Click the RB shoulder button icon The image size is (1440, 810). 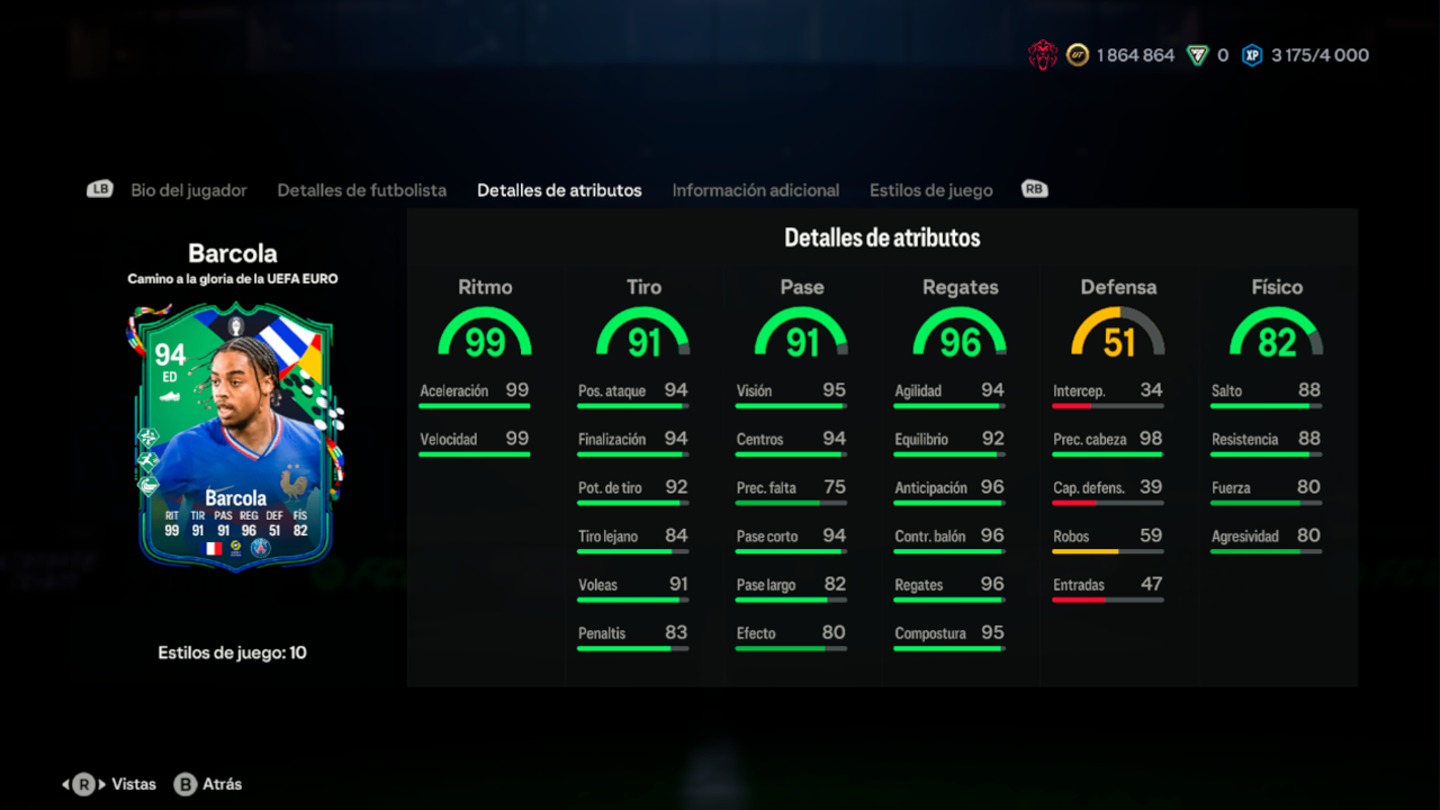1035,188
